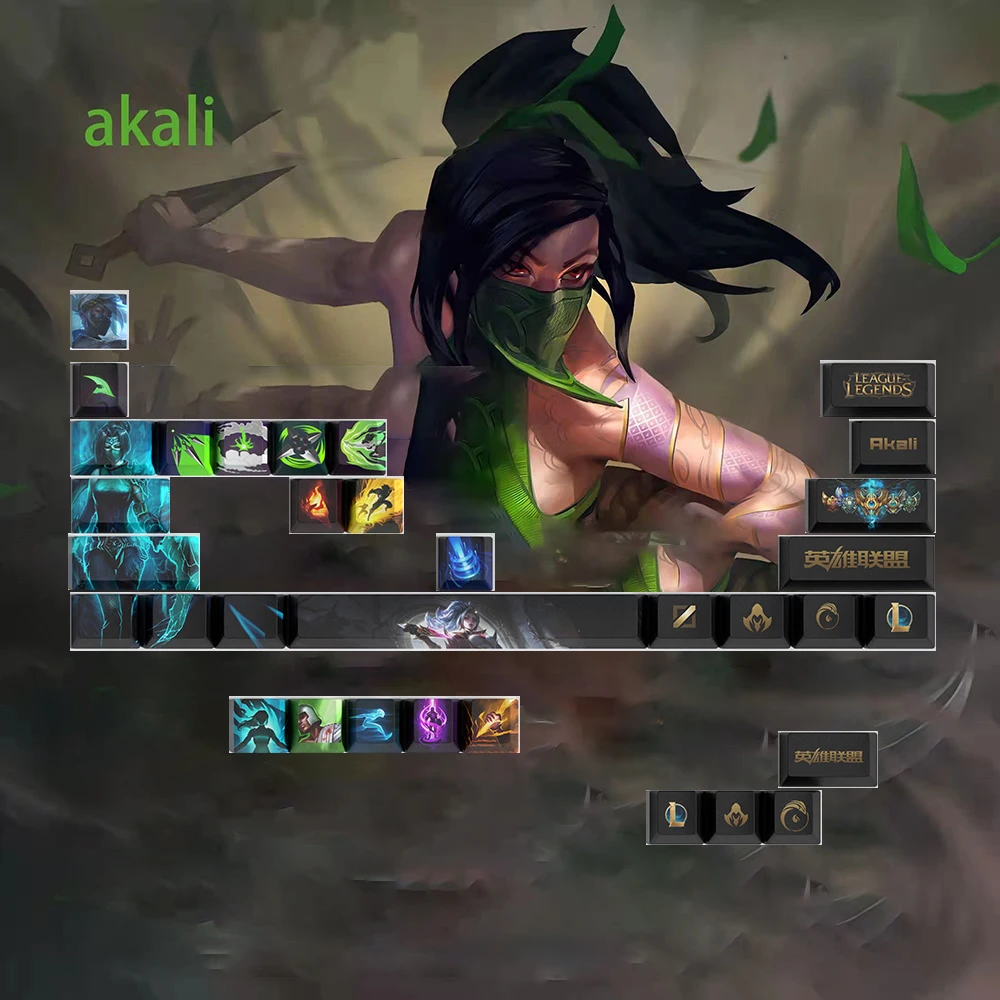This screenshot has height=1000, width=1000.
Task: Activate the green energy dash ultimate icon
Action: [x=358, y=447]
